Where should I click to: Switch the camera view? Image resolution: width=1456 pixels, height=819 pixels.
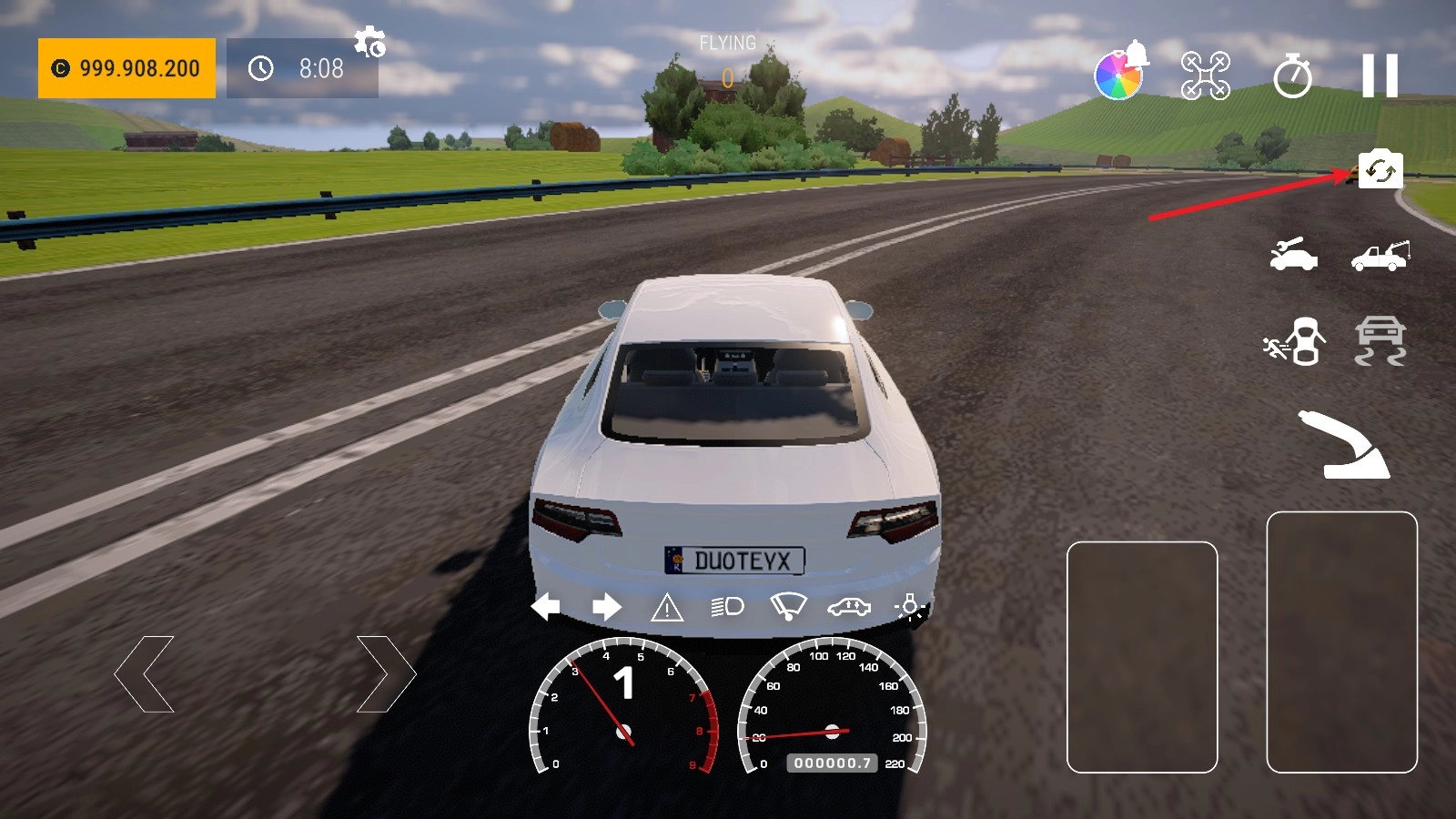point(1380,170)
